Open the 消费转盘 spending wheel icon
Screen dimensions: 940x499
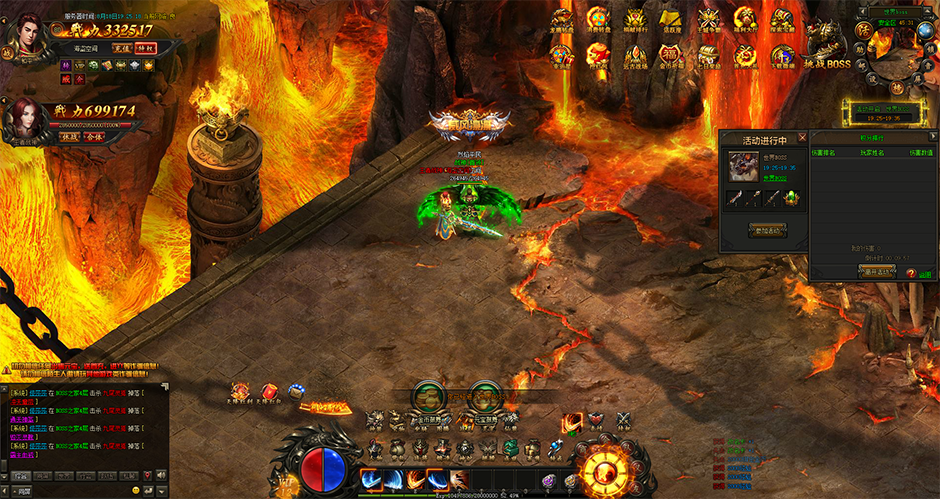pos(598,18)
